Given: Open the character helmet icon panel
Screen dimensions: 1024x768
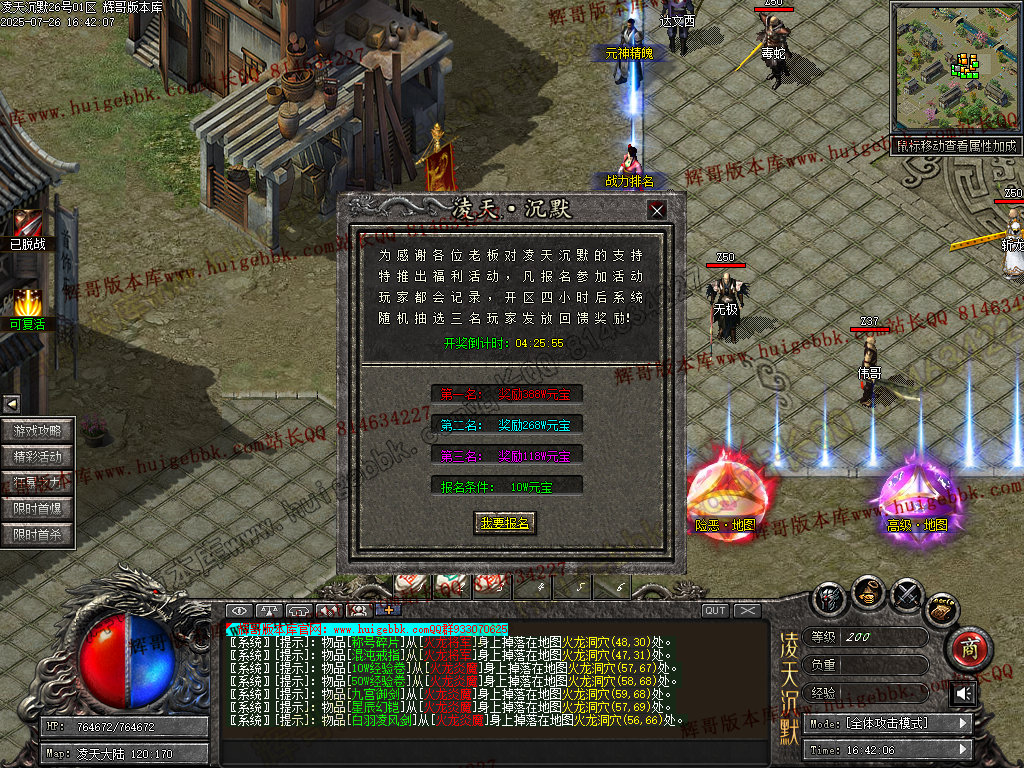Looking at the screenshot, I should pos(829,598).
